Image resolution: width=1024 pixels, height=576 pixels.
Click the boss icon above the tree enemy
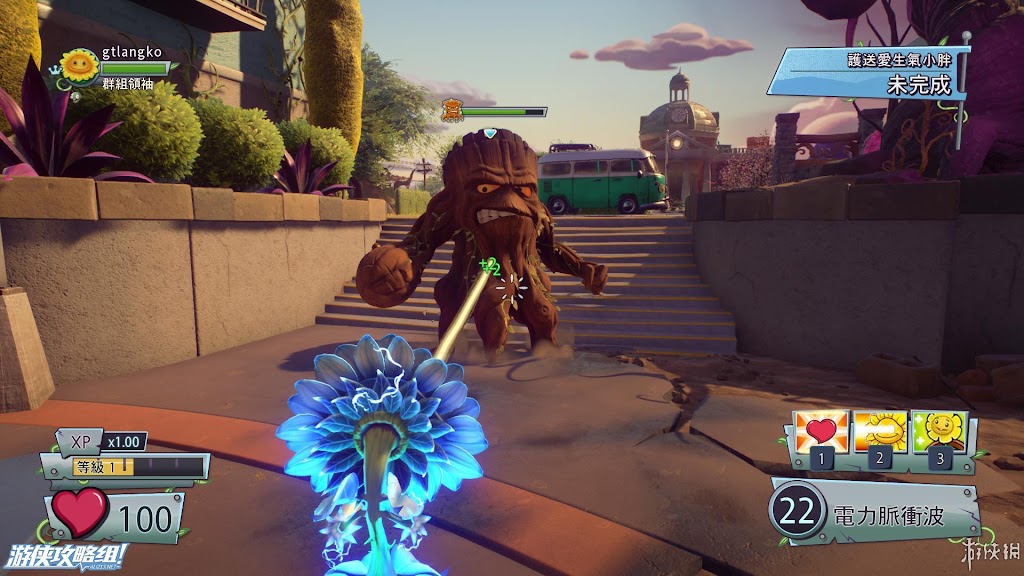coord(453,110)
